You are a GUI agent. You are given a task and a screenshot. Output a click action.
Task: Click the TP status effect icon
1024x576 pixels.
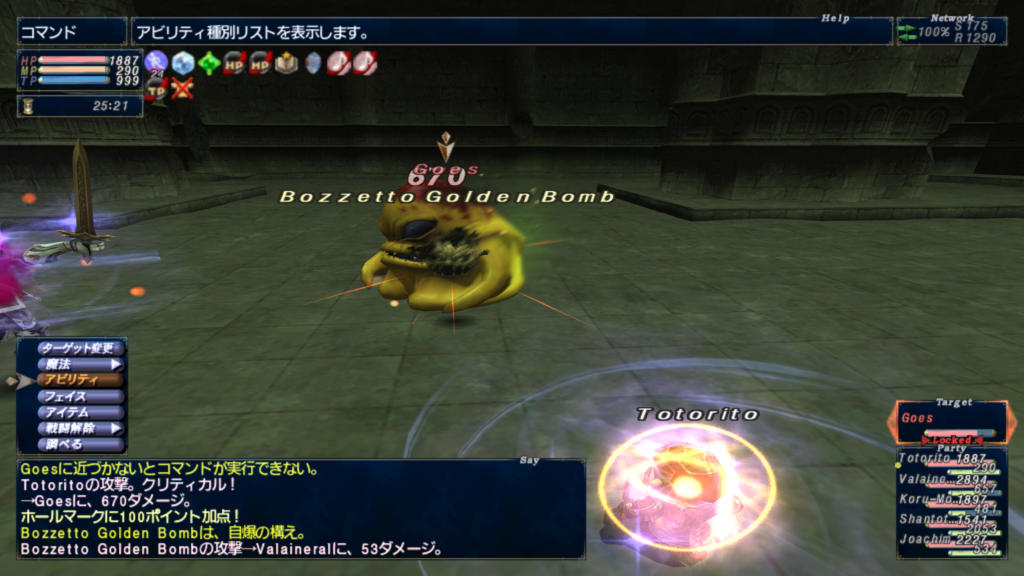pyautogui.click(x=156, y=90)
